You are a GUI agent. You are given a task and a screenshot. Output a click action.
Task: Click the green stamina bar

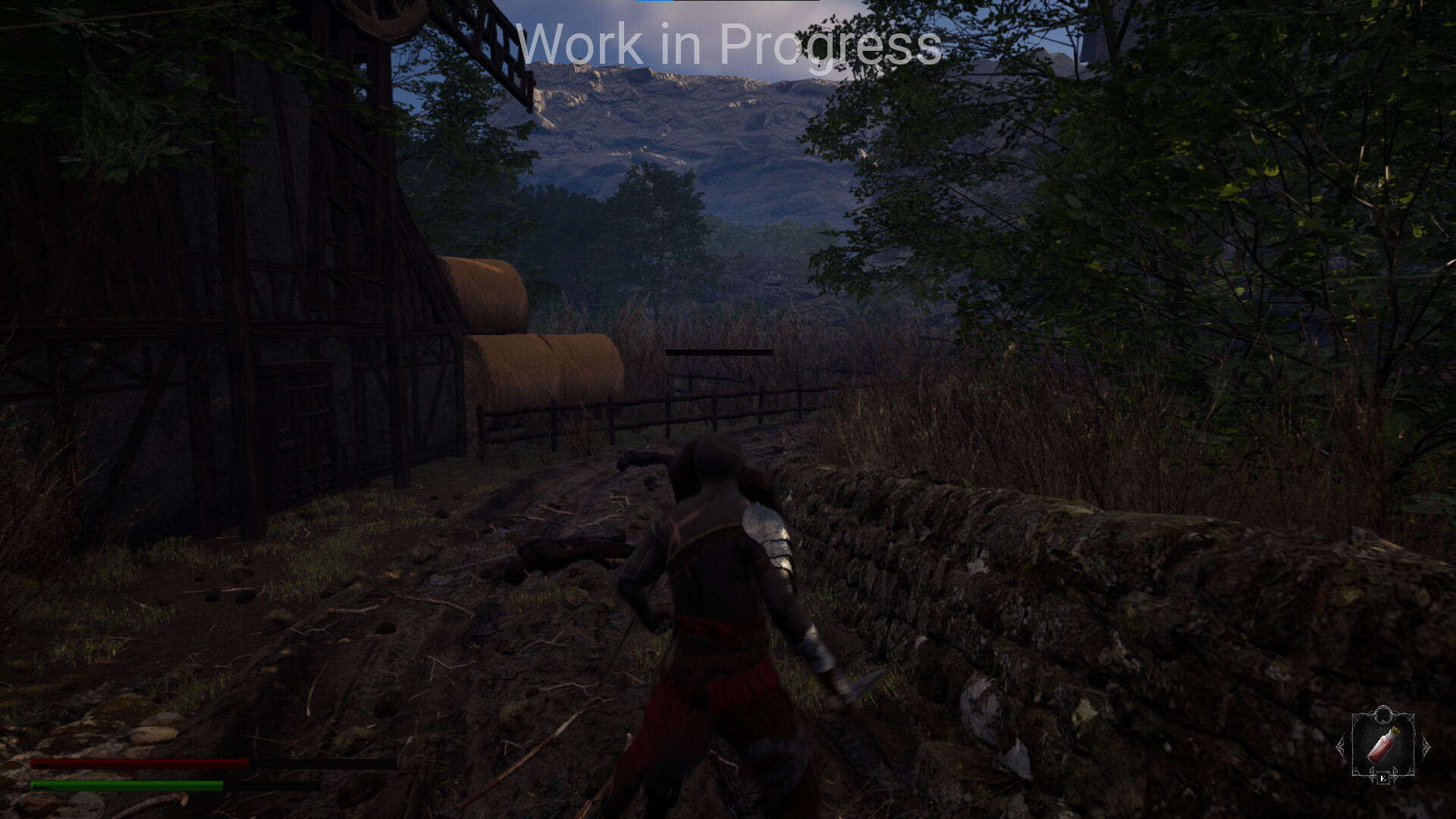click(x=129, y=786)
